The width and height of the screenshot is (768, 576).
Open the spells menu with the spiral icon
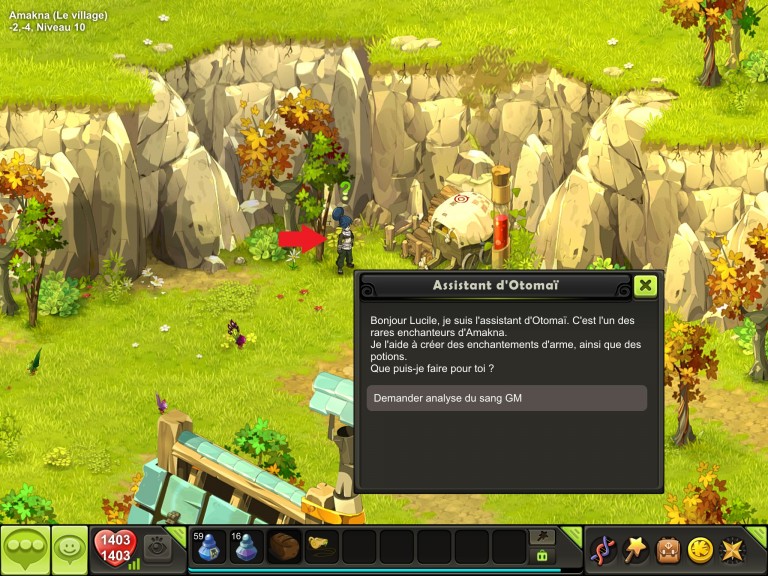point(603,549)
